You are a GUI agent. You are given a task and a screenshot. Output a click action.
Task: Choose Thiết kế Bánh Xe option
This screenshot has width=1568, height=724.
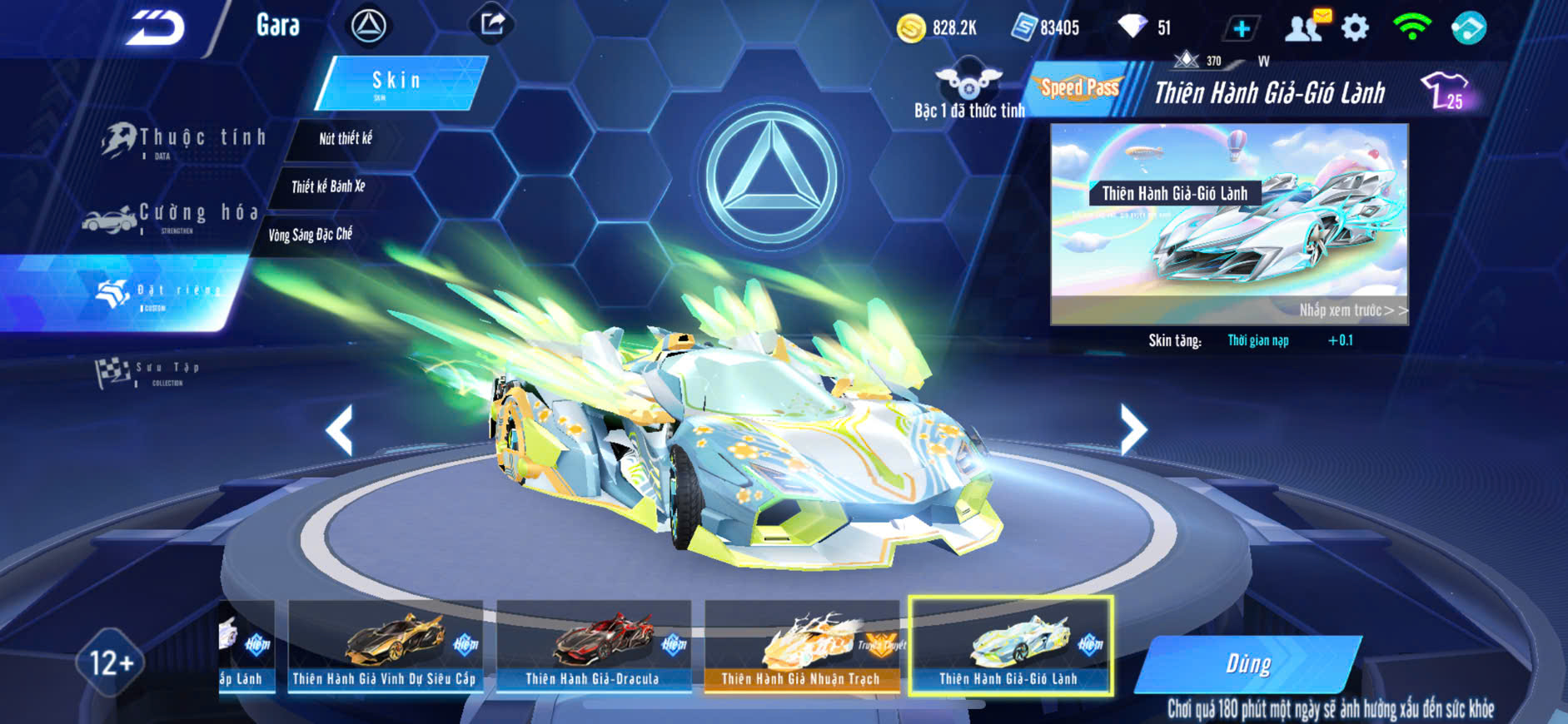click(328, 186)
